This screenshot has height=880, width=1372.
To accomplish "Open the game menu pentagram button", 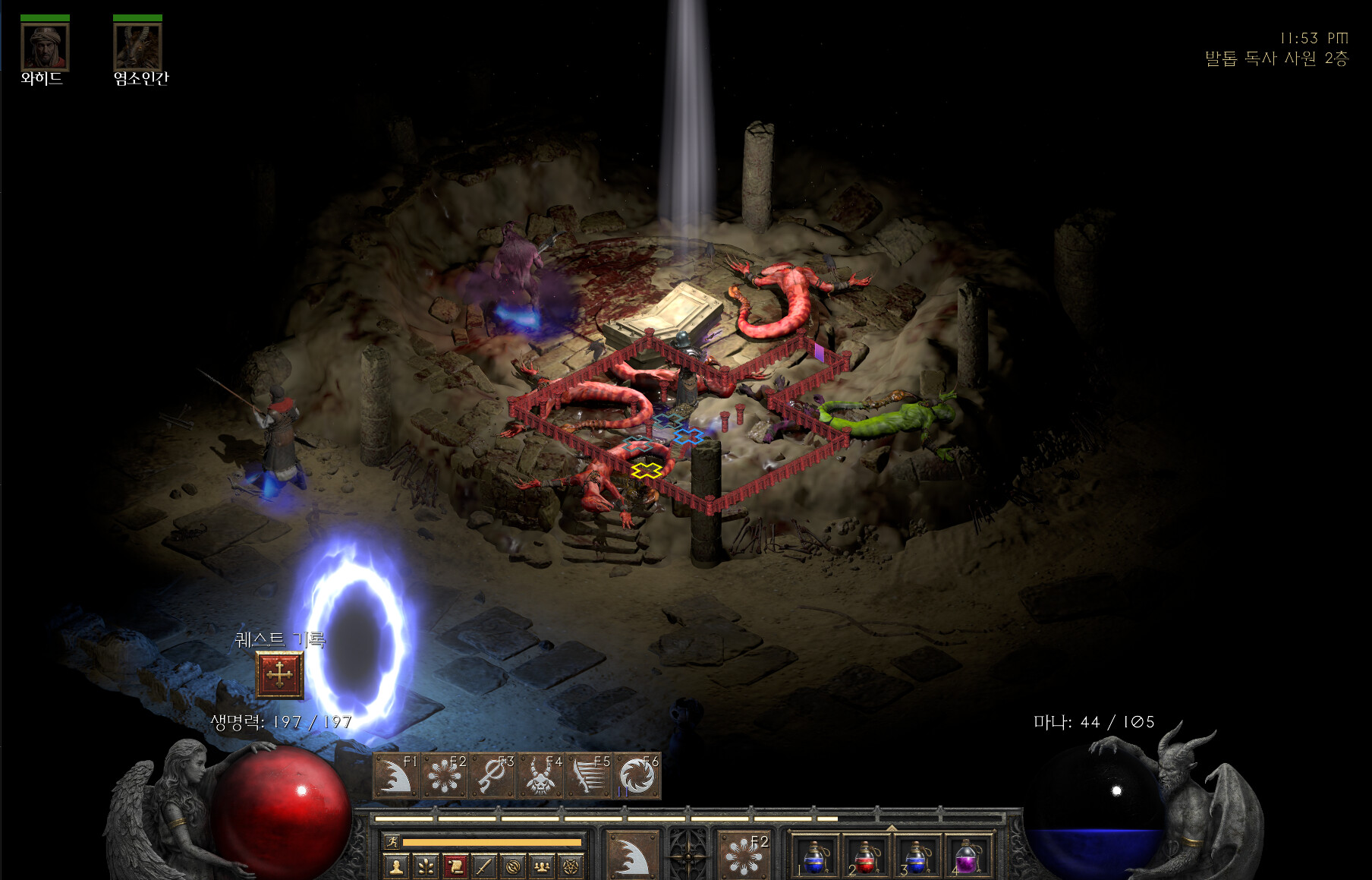I will point(570,866).
